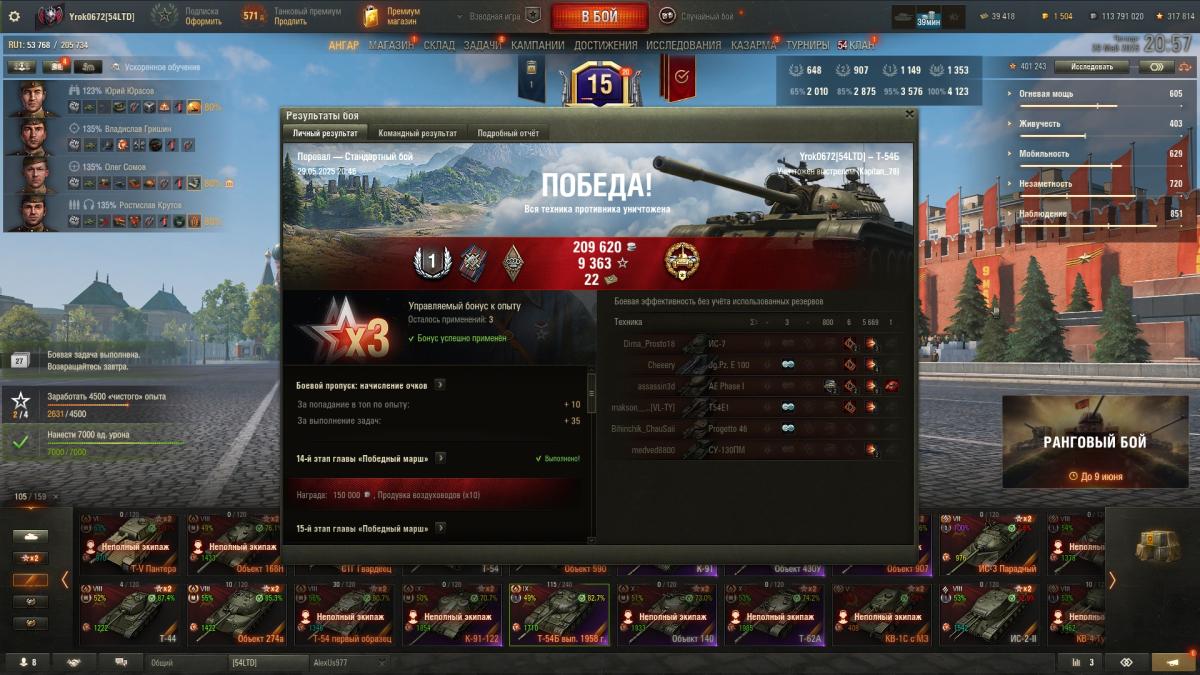Visit the КАЗАРМА barracks

tap(753, 45)
